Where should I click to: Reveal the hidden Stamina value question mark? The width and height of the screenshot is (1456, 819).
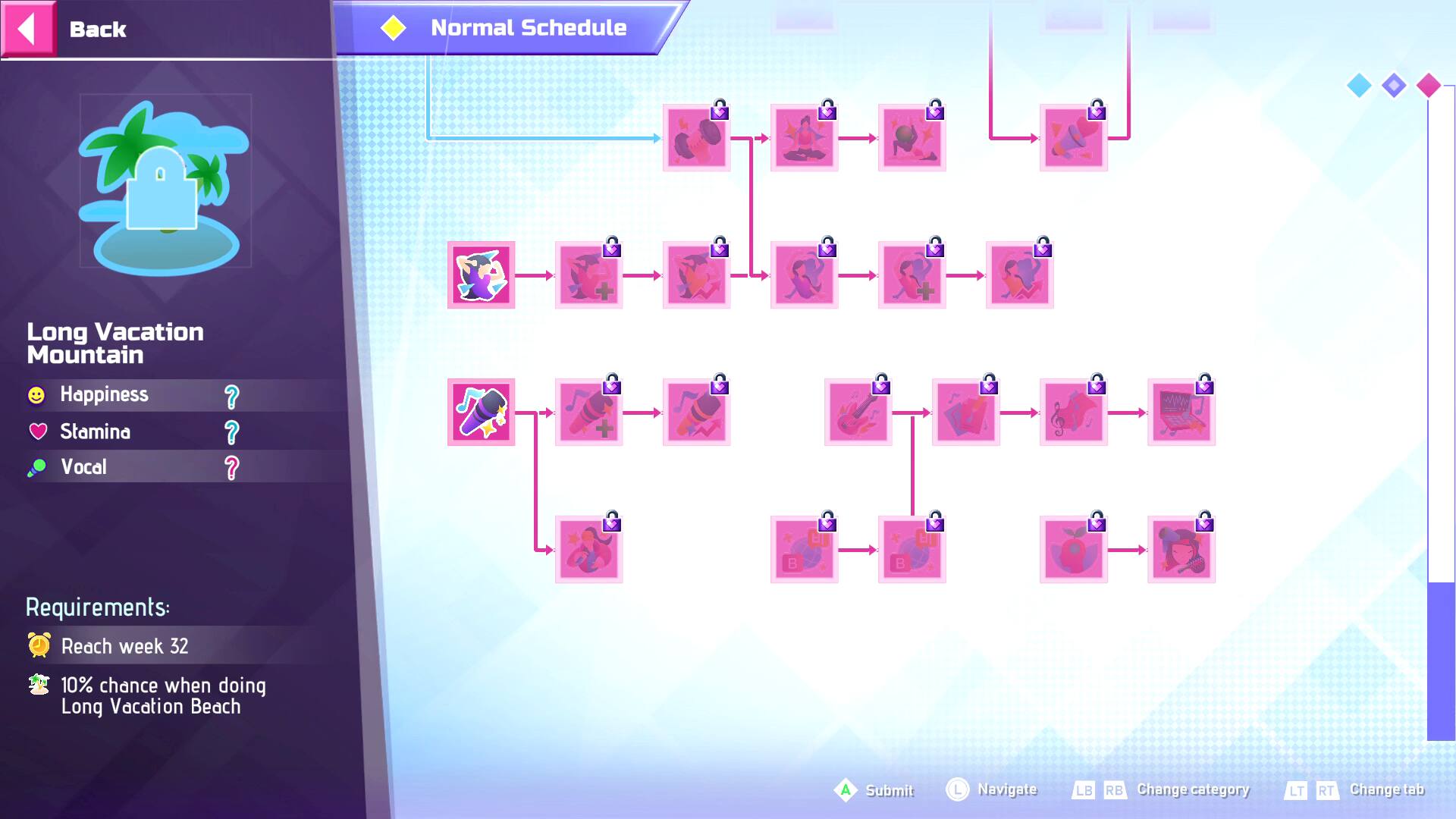tap(231, 432)
